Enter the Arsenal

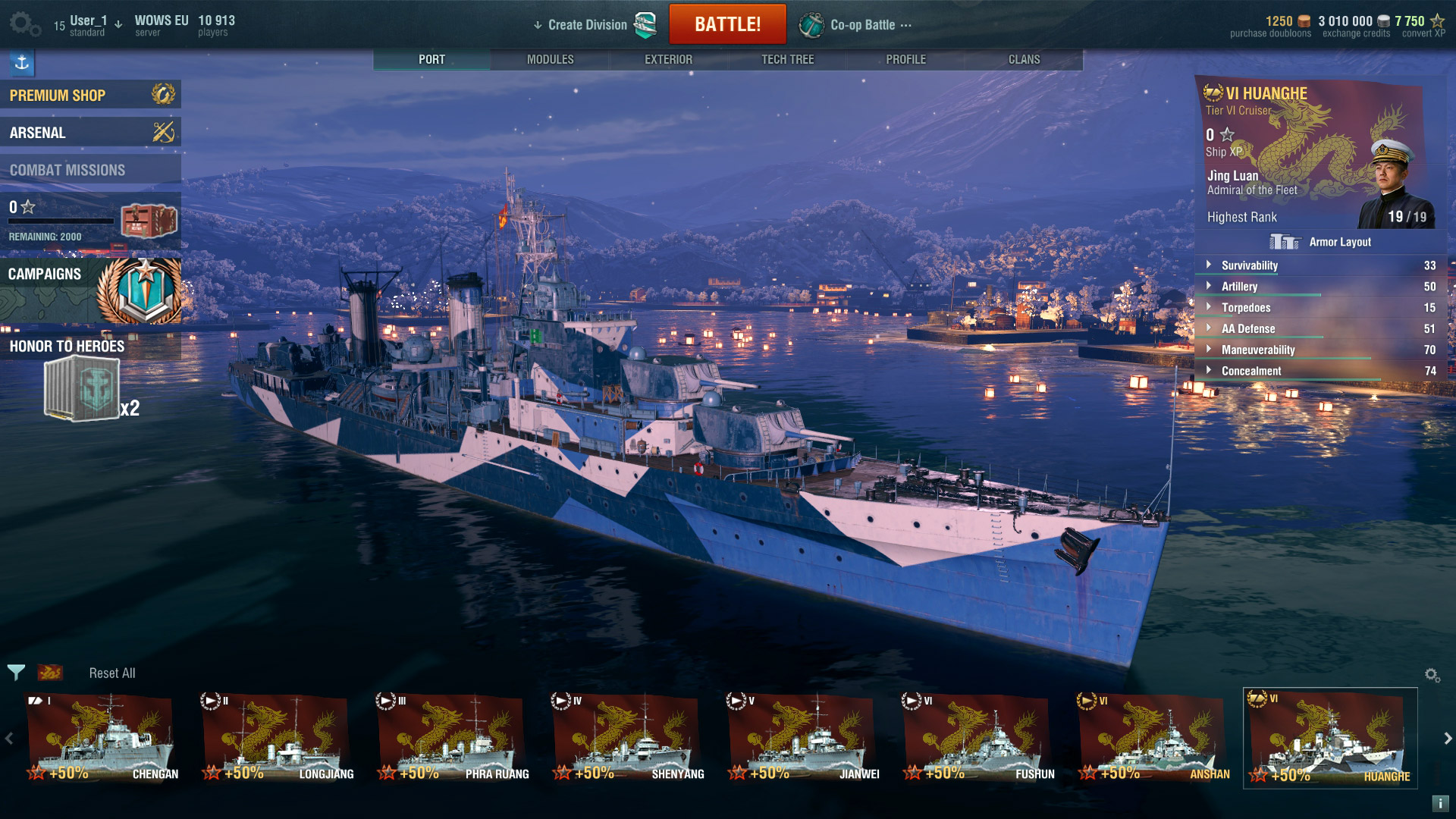pyautogui.click(x=90, y=132)
